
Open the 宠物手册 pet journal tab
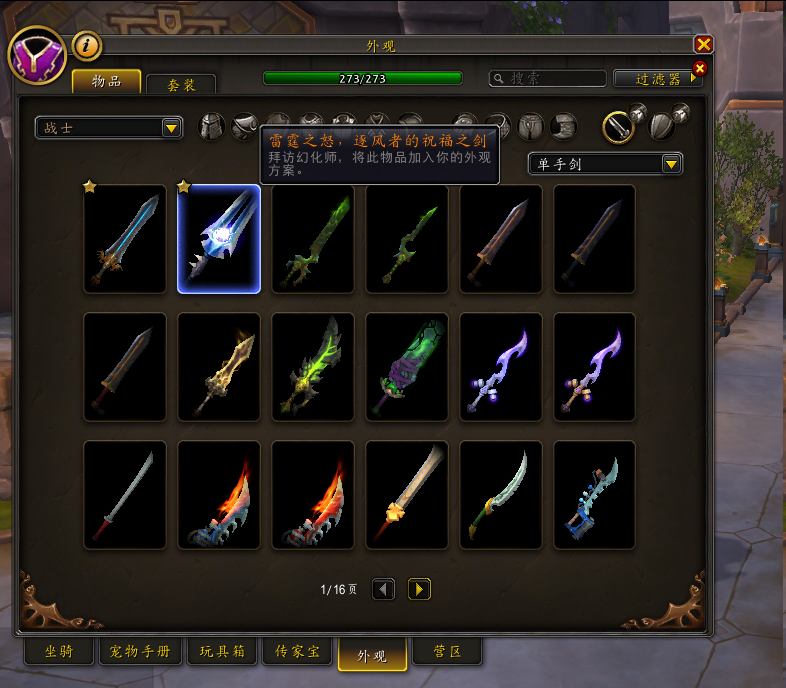140,652
